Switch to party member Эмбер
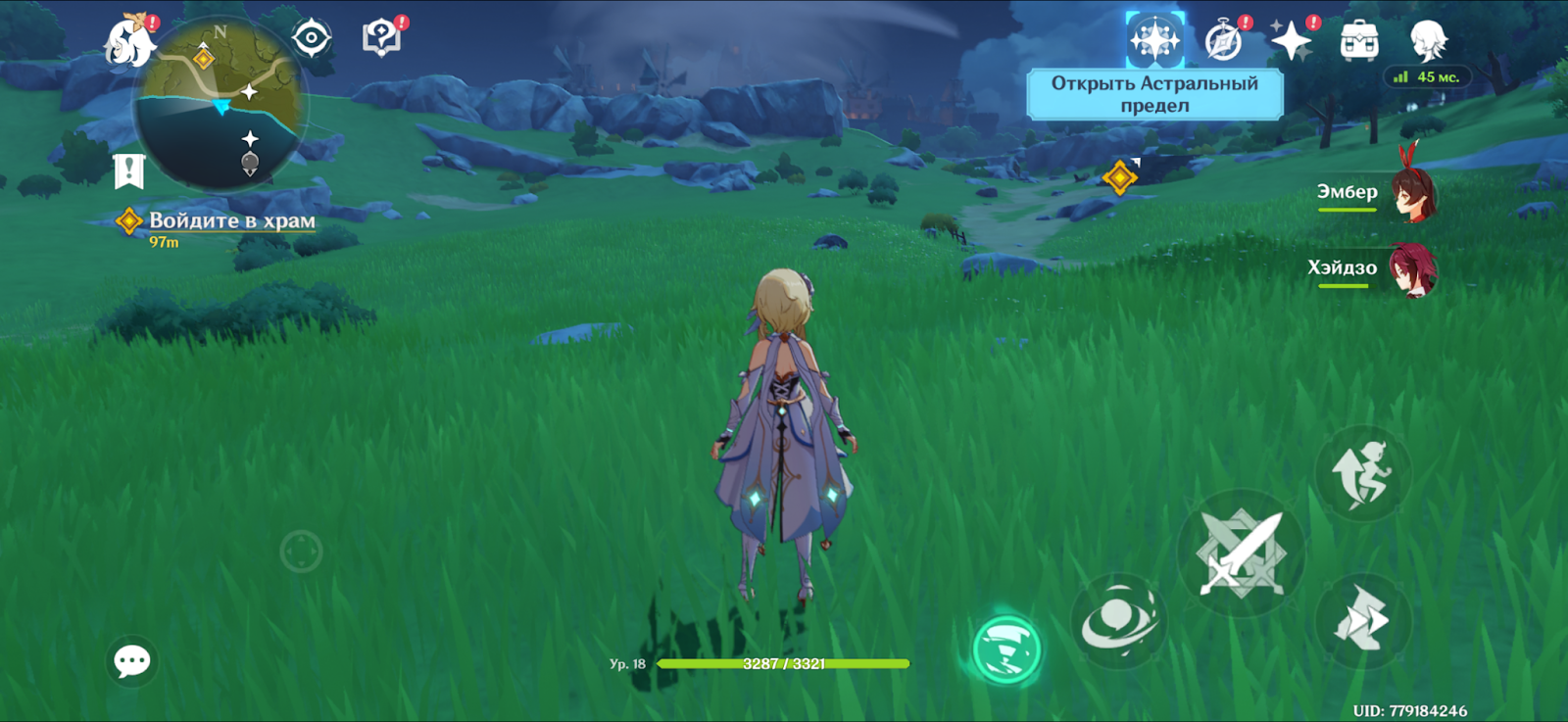Viewport: 1568px width, 722px height. (x=1412, y=194)
